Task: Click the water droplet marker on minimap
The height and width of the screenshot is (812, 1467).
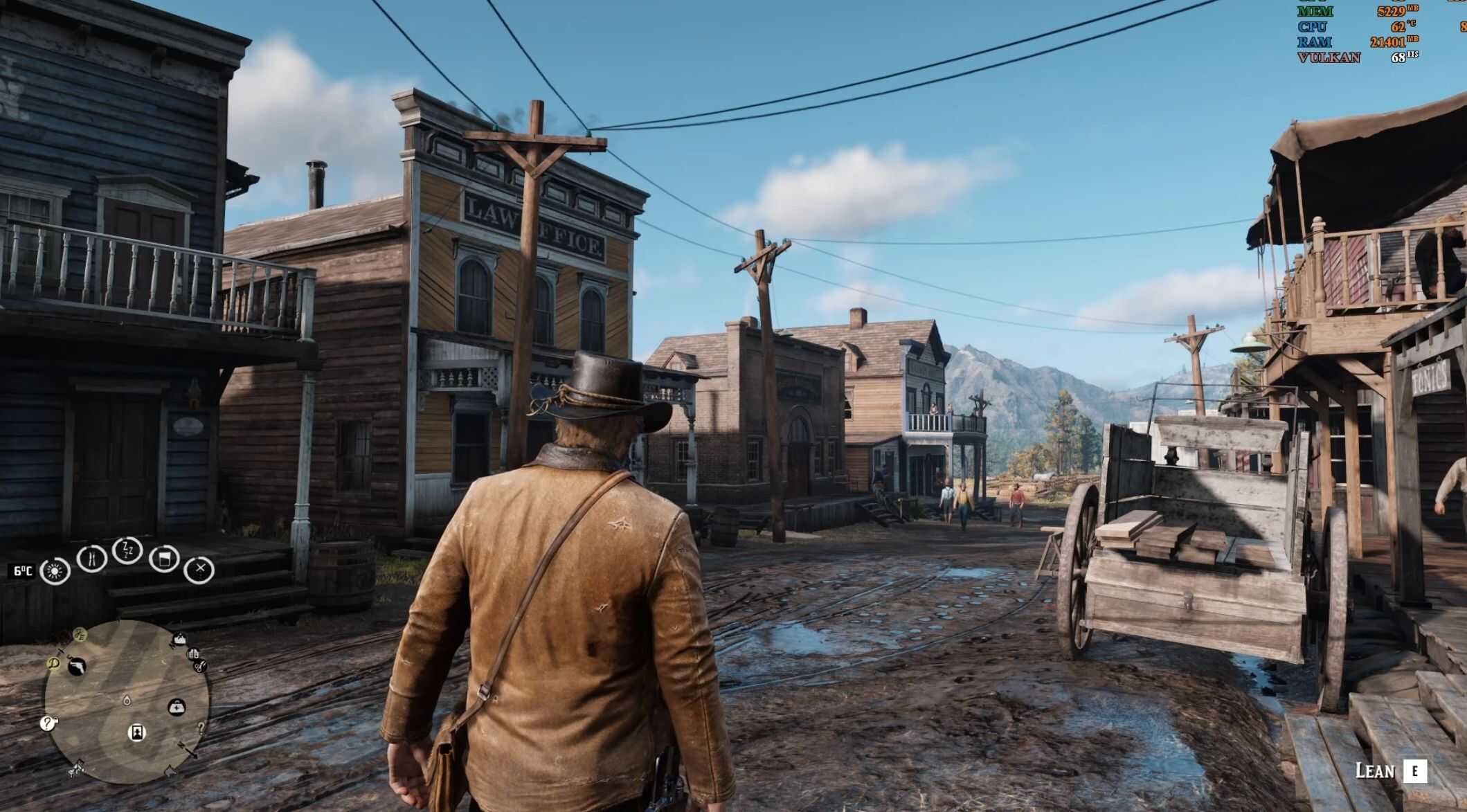Action: click(127, 700)
